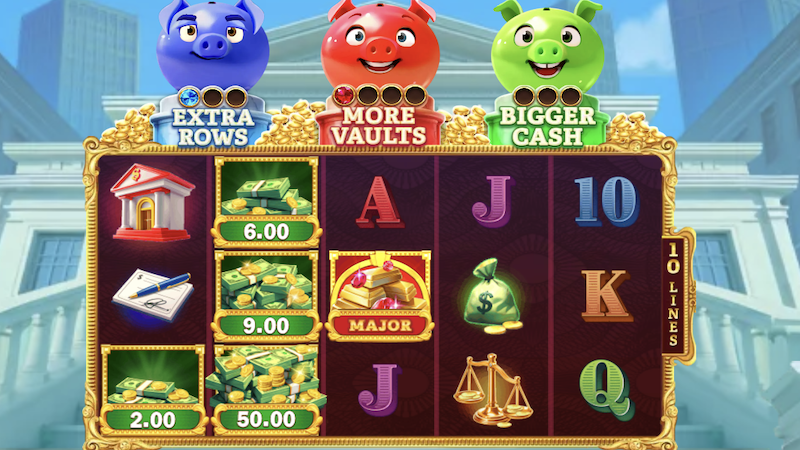Open the 10 Lines paylines tab
This screenshot has height=450, width=800.
pos(676,294)
